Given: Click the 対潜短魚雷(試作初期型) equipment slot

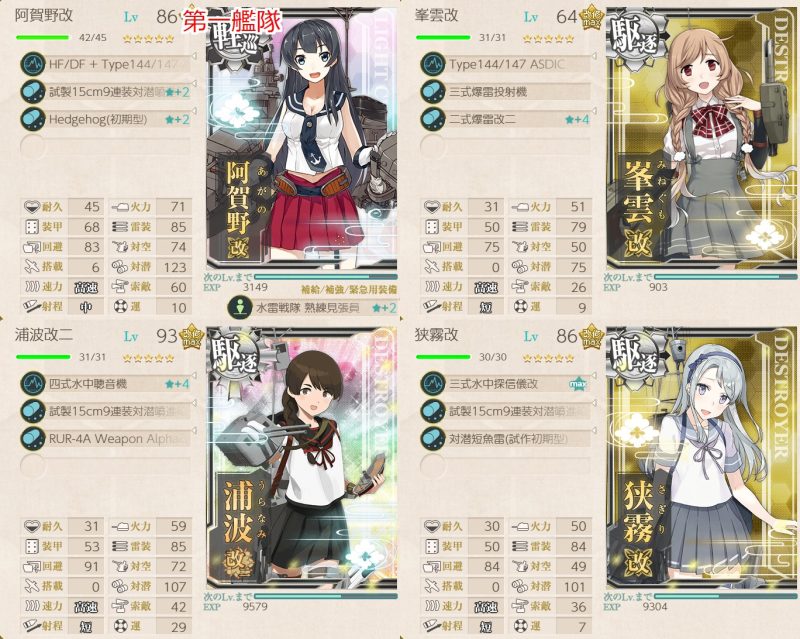Looking at the screenshot, I should click(x=510, y=435).
